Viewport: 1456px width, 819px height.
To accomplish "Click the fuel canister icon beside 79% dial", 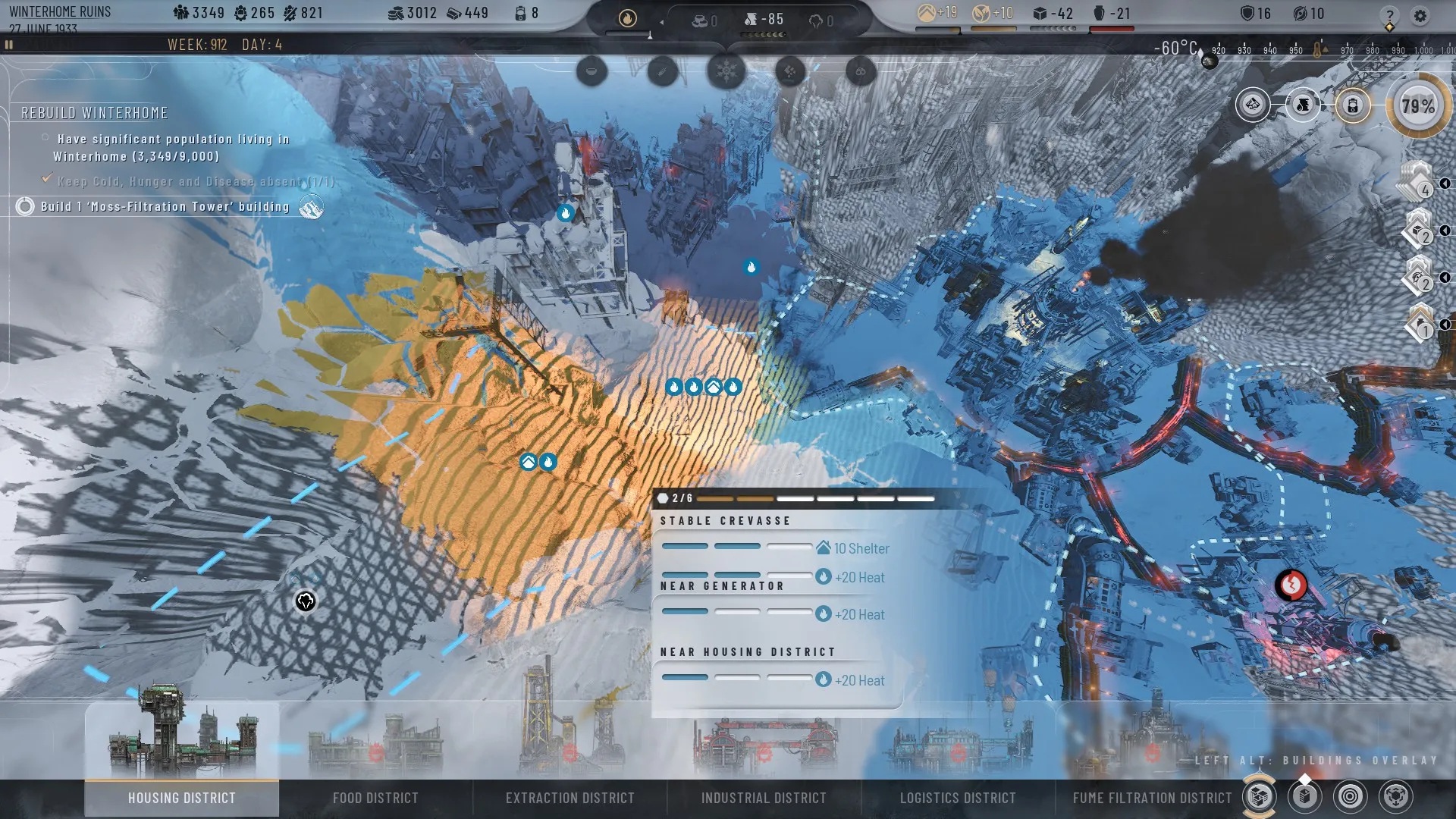I will [x=1352, y=105].
